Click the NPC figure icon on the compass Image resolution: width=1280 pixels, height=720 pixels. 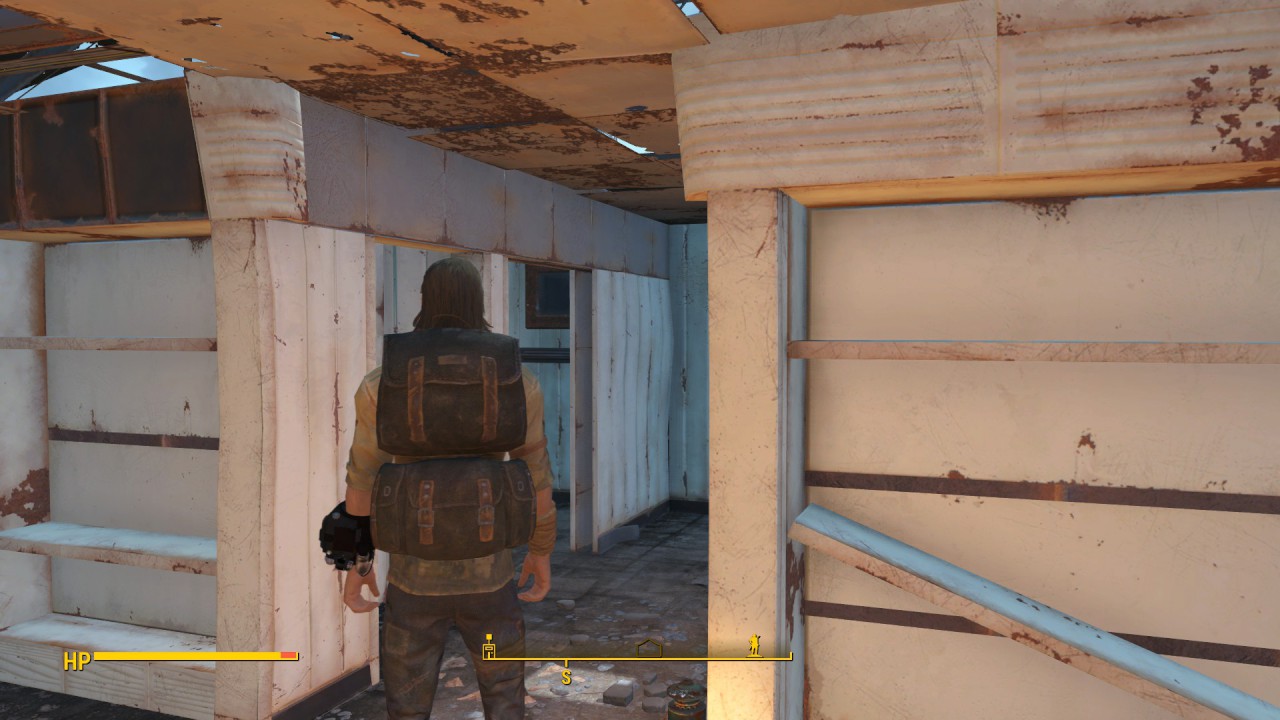pos(756,646)
